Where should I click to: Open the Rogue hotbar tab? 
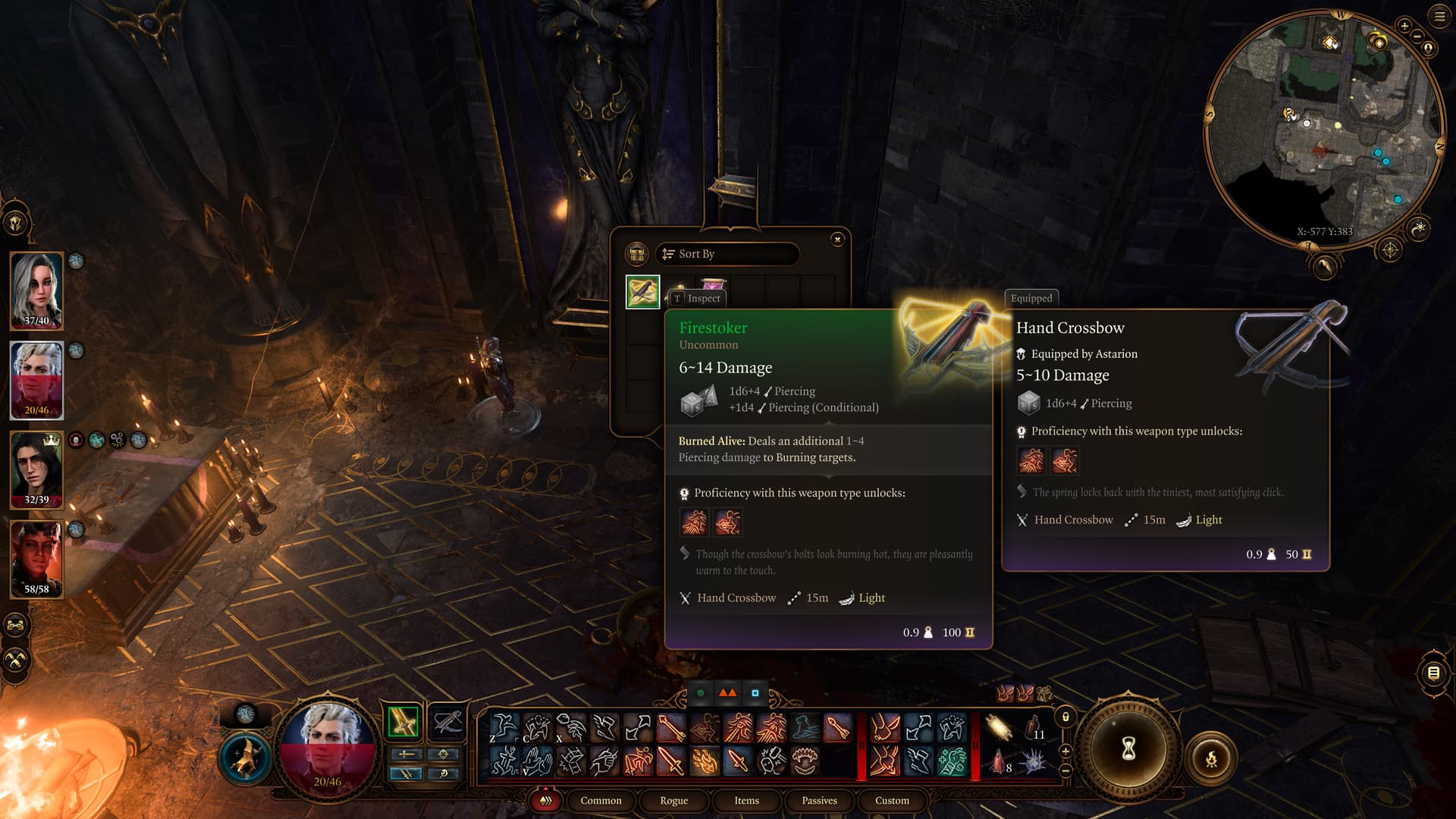tap(673, 801)
